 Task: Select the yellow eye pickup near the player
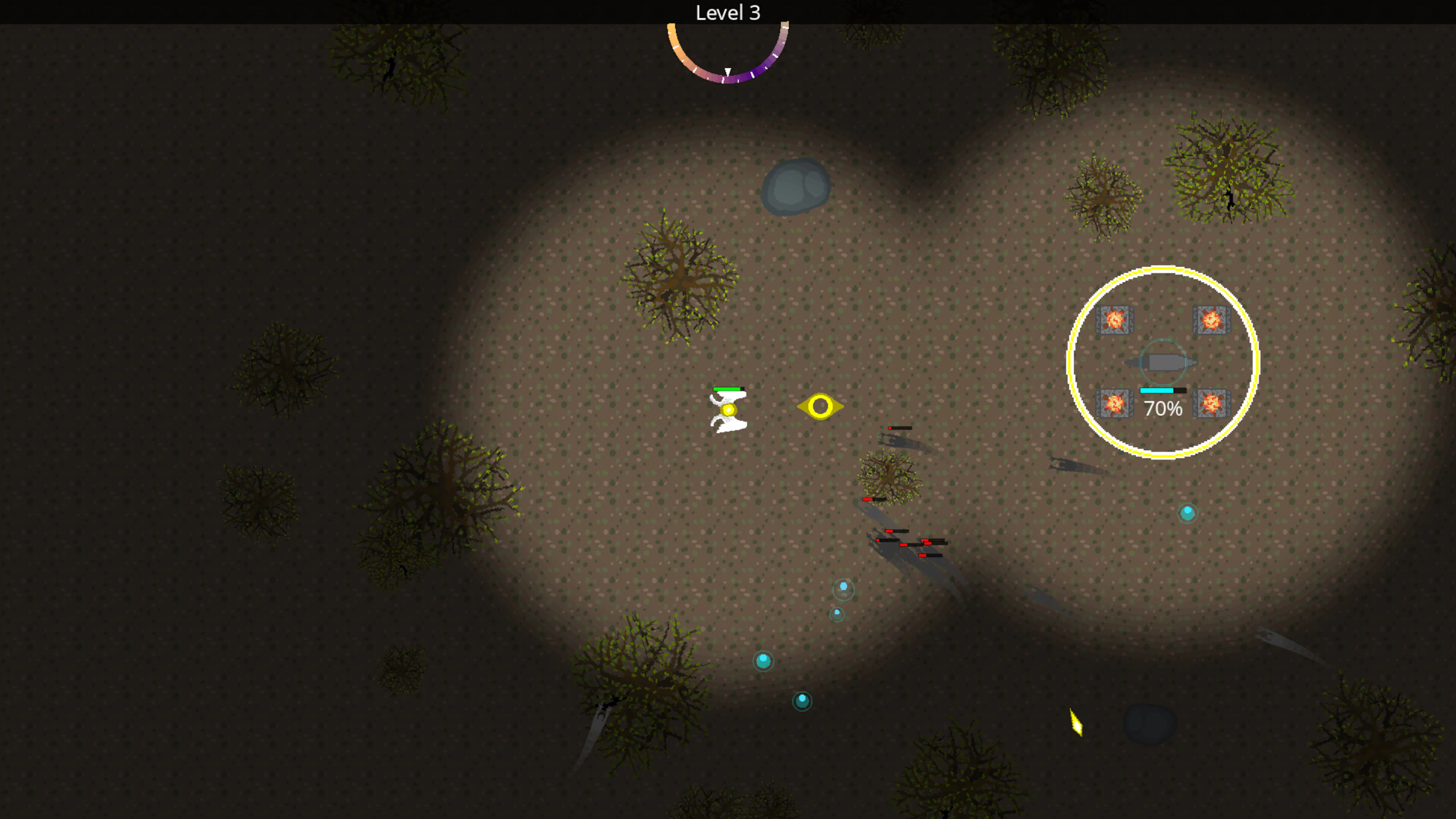click(x=821, y=407)
